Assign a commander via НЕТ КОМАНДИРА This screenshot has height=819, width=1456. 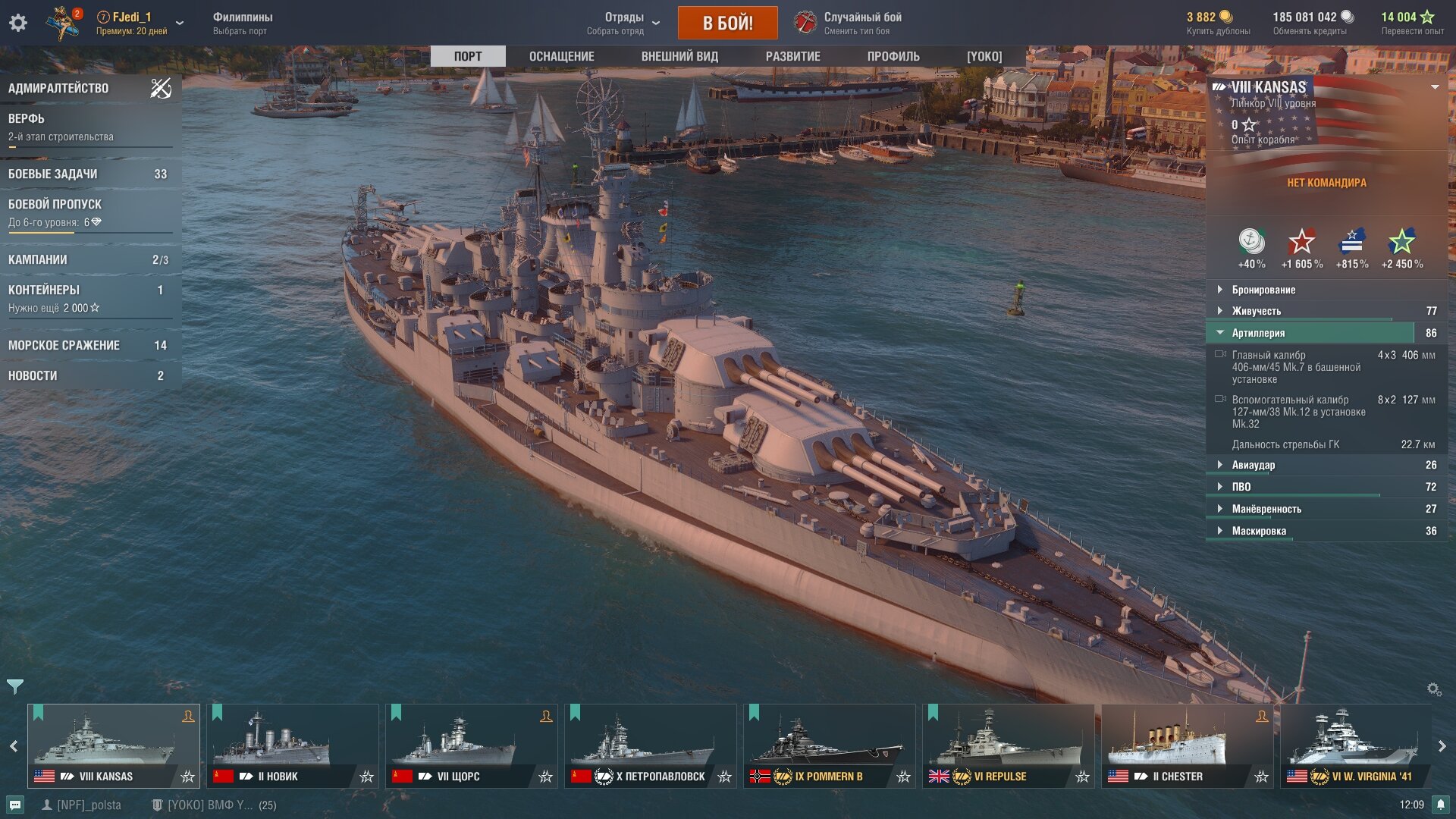point(1326,183)
